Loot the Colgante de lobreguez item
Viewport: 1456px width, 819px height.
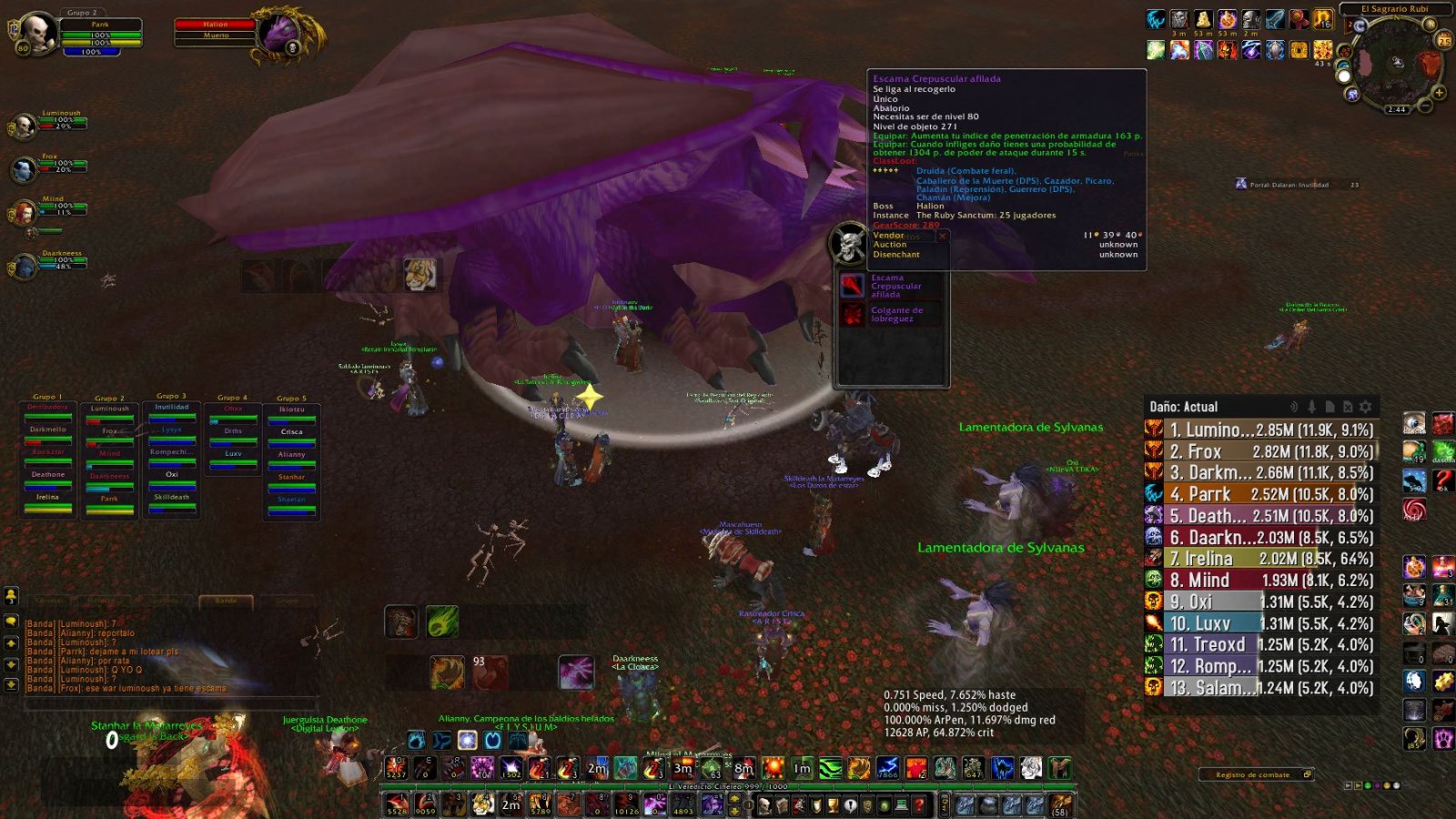tap(853, 315)
